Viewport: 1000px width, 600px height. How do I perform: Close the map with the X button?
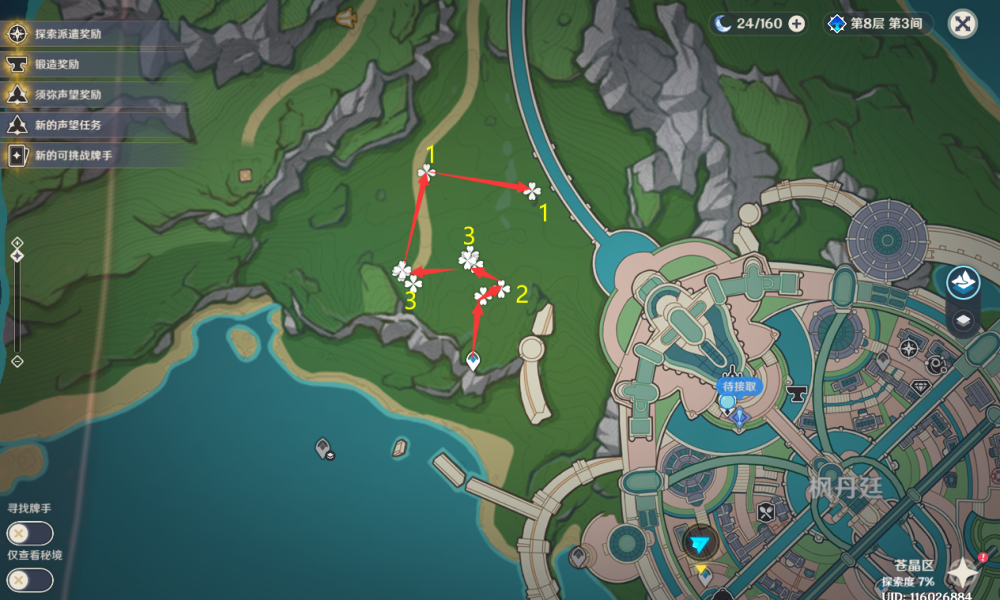point(962,24)
